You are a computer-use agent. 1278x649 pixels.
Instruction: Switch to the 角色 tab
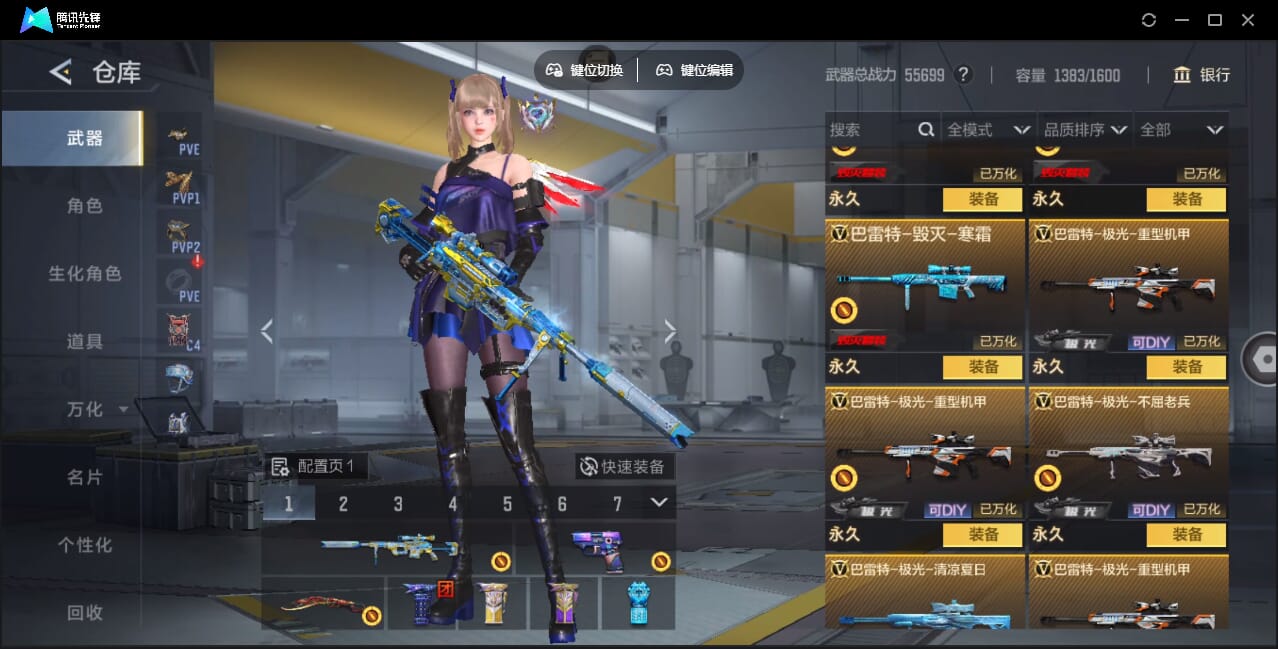pyautogui.click(x=85, y=206)
